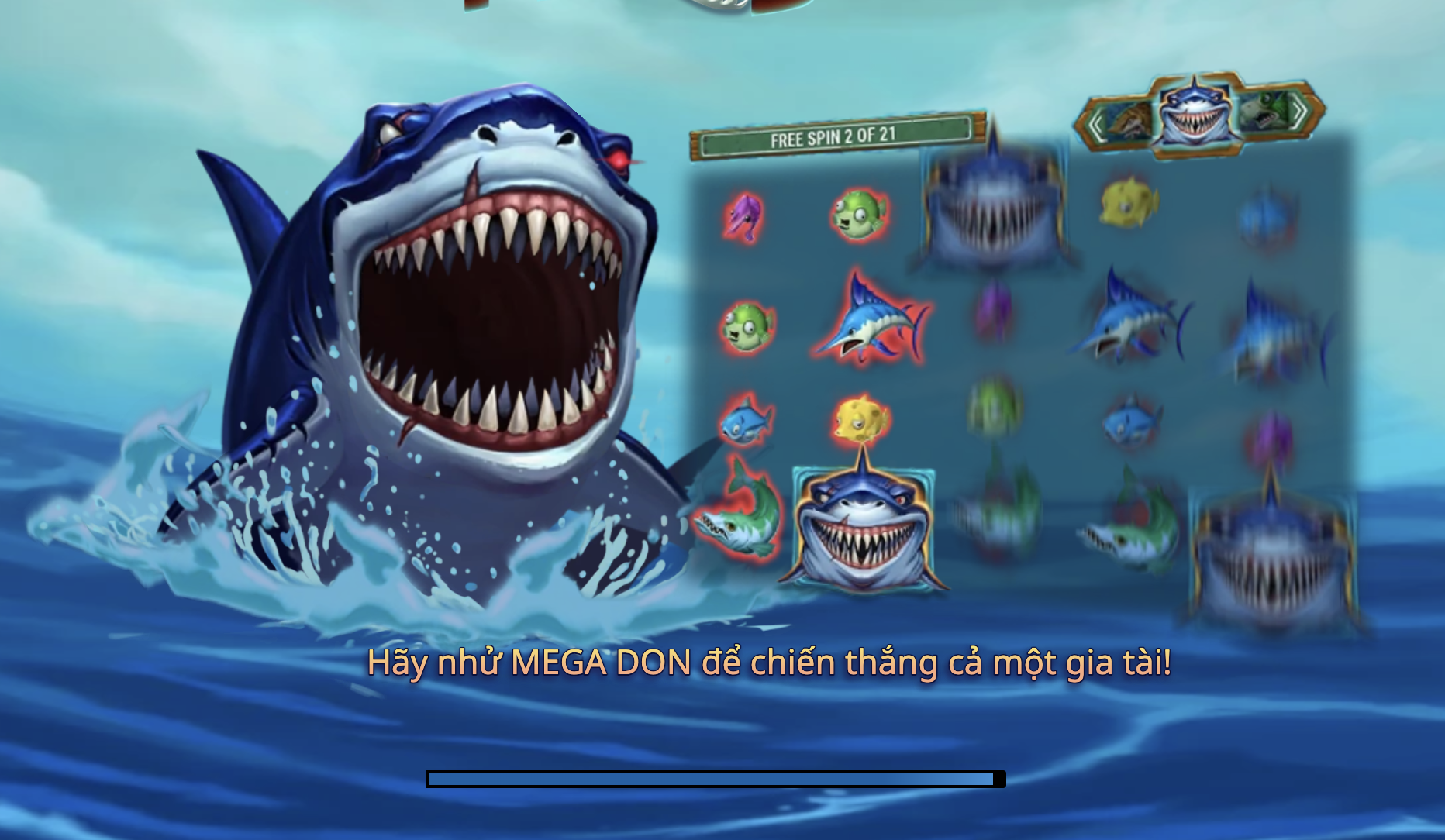Select the blue marlin fish symbol

[876, 322]
